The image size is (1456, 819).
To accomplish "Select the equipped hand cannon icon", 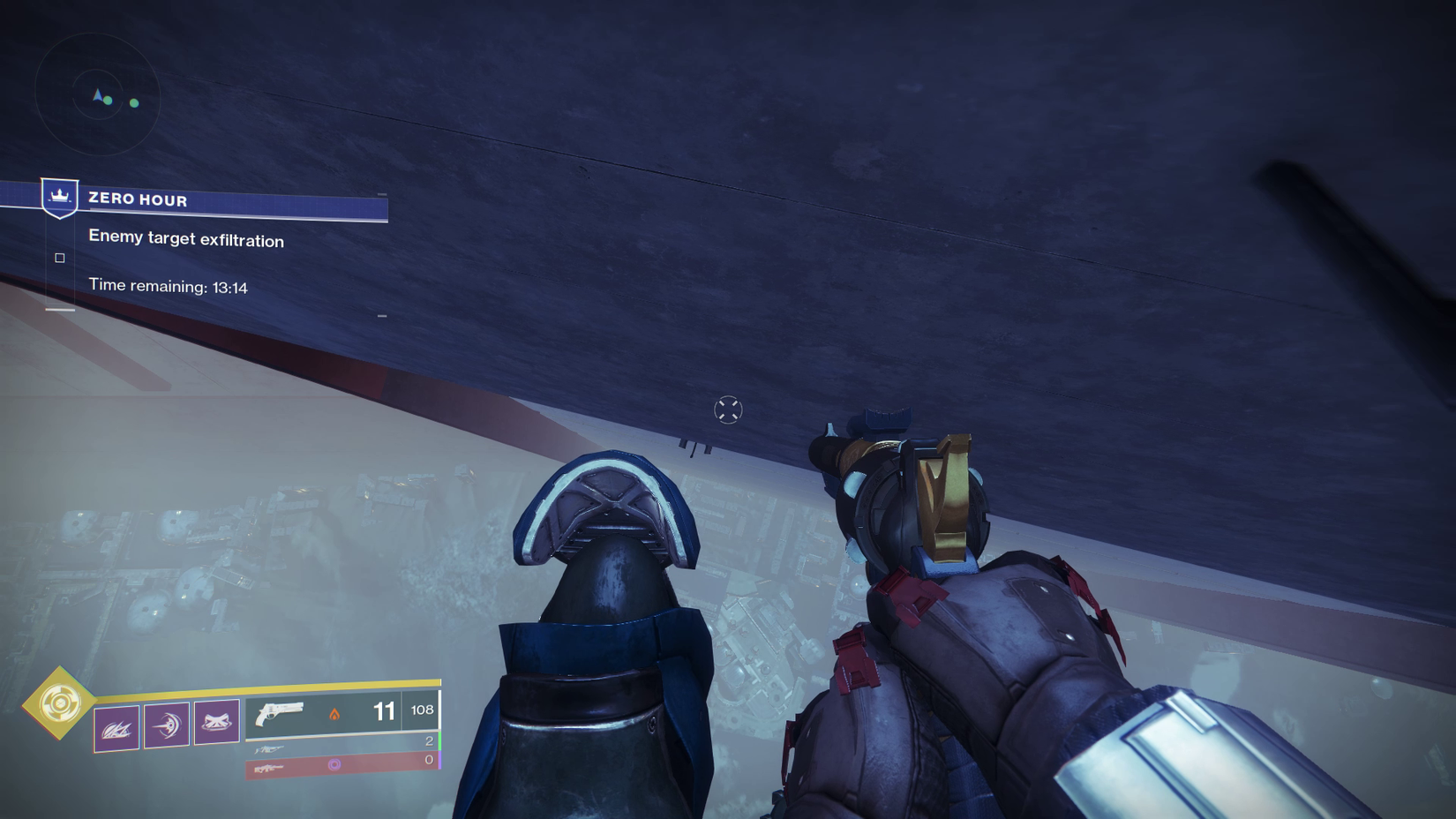I will [x=278, y=712].
